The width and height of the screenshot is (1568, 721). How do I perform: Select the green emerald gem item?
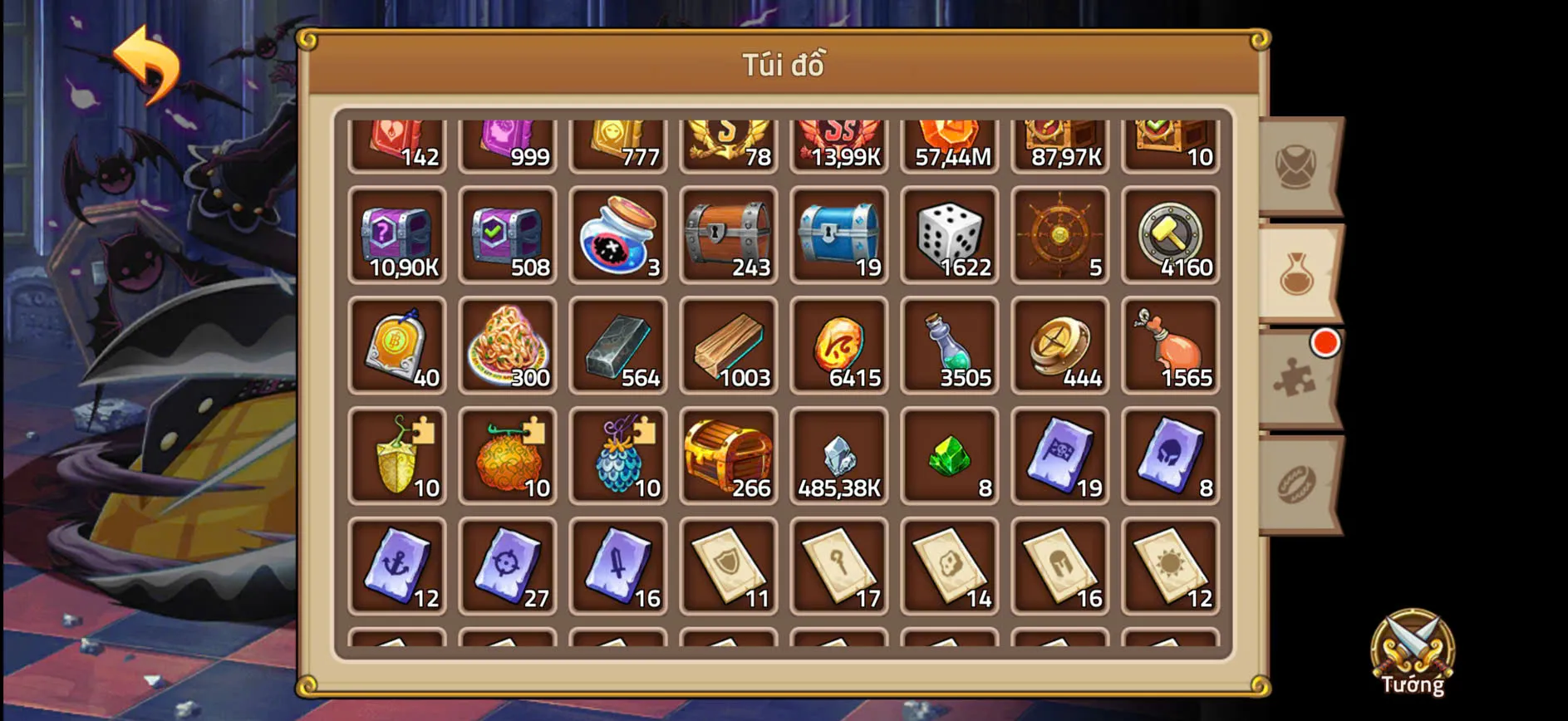click(950, 453)
